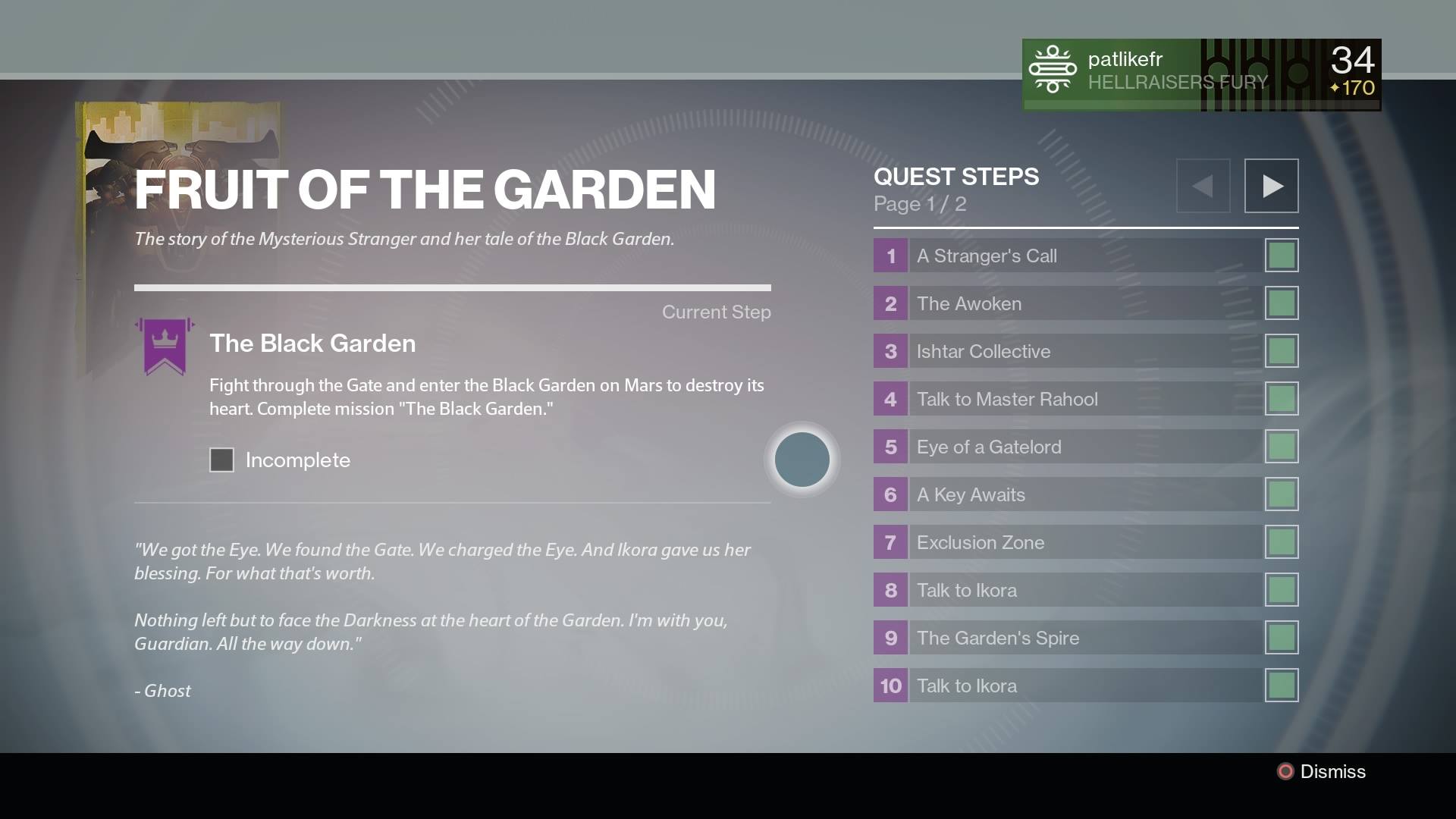Open previous Quest Steps page
1456x819 pixels.
click(x=1203, y=184)
